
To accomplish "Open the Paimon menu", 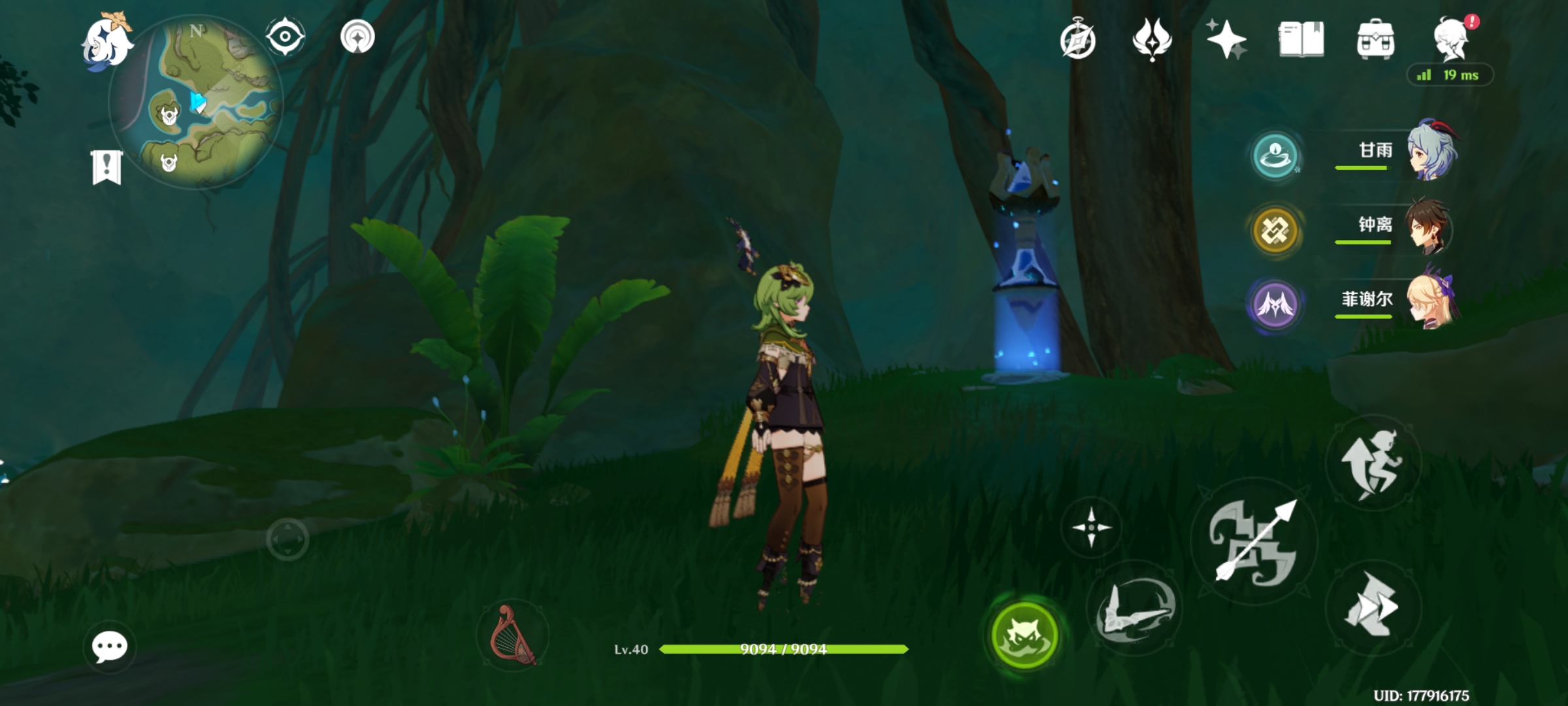I will click(106, 42).
